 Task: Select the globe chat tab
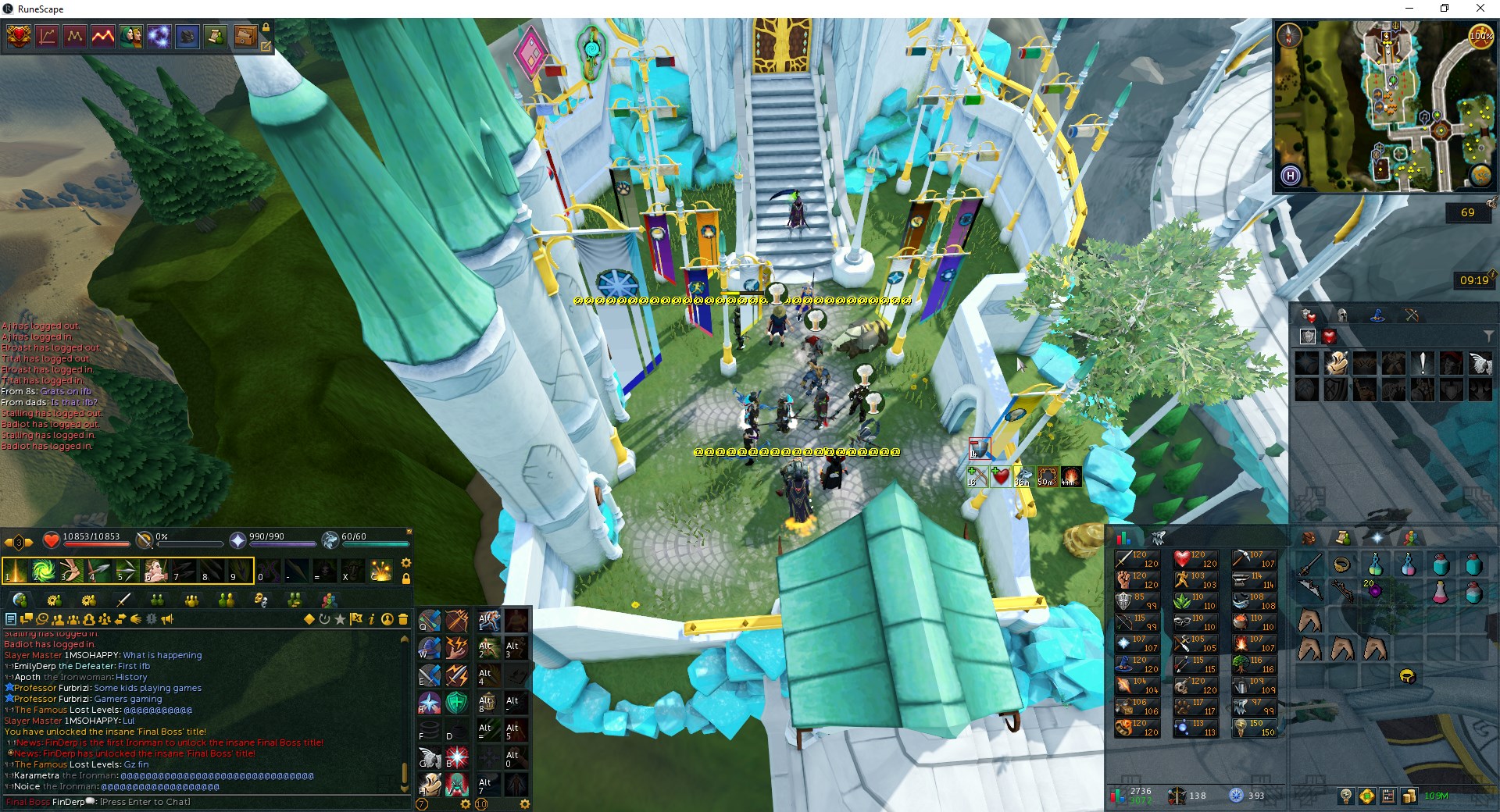(x=20, y=600)
